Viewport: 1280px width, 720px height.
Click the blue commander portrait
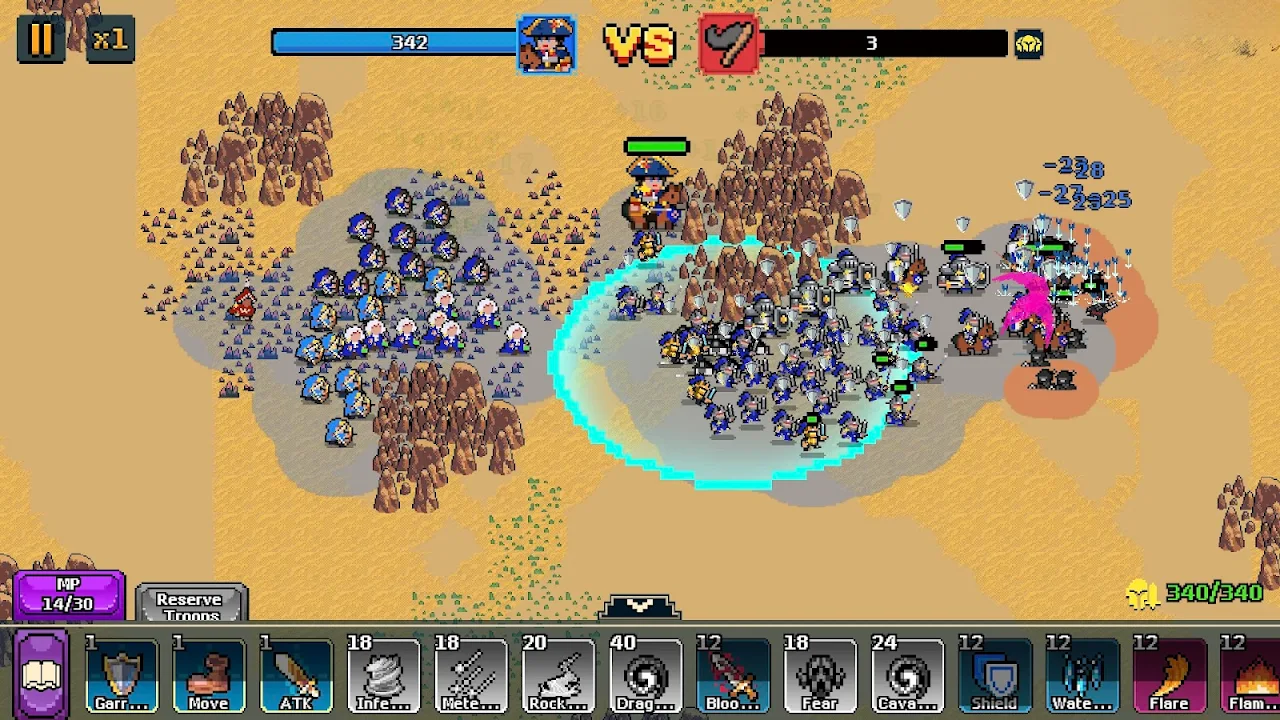546,45
